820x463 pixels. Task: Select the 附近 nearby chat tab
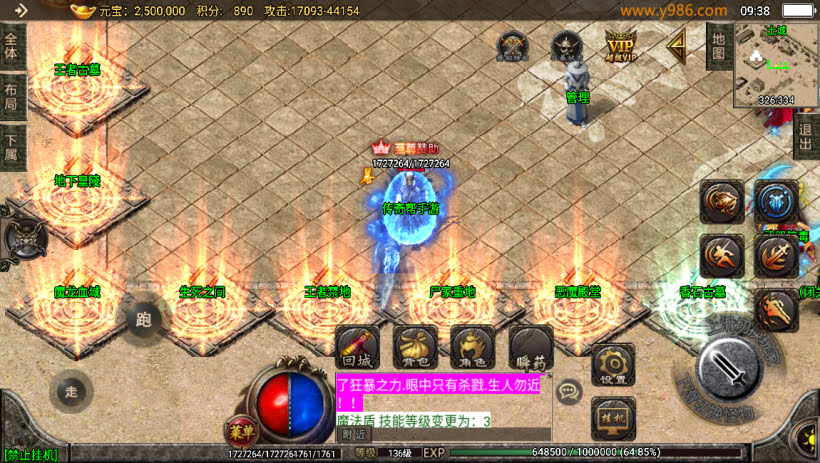pyautogui.click(x=353, y=434)
